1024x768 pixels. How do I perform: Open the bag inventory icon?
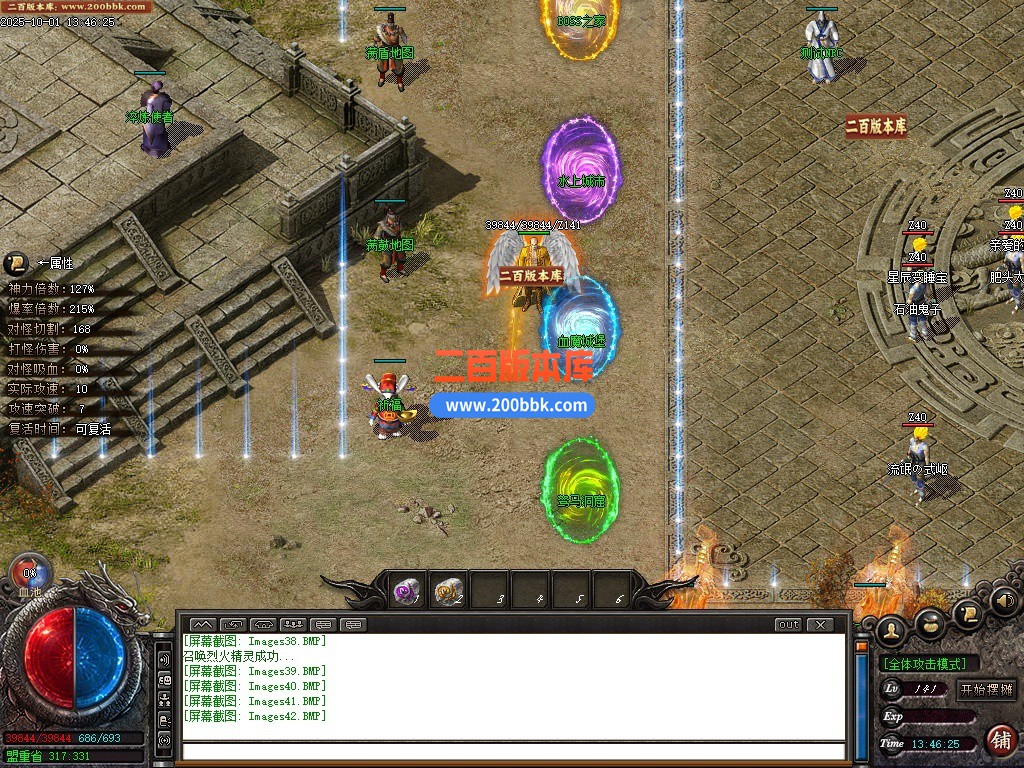tap(931, 624)
